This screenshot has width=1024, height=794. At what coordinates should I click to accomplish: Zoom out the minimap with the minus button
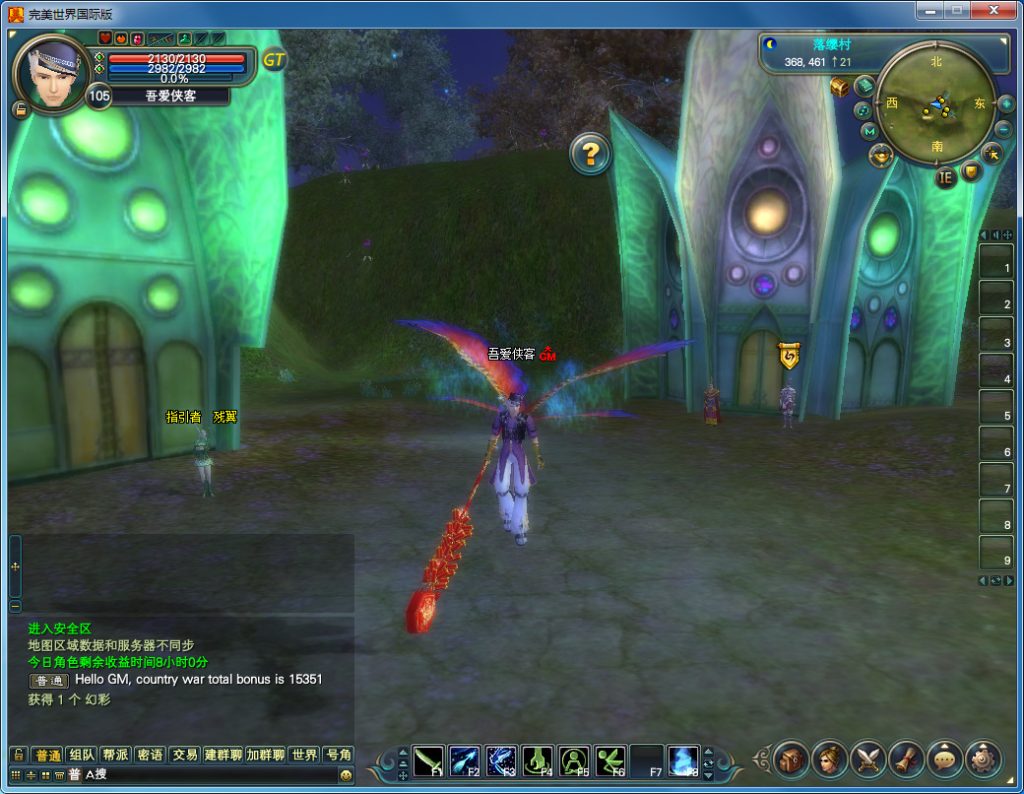click(1003, 129)
